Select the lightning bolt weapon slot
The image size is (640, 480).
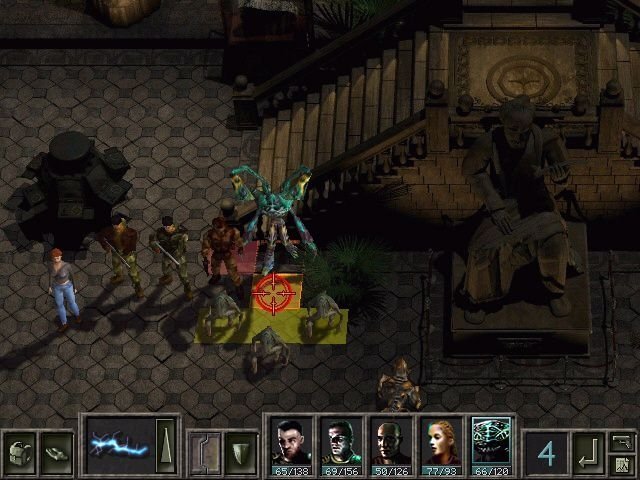(119, 443)
